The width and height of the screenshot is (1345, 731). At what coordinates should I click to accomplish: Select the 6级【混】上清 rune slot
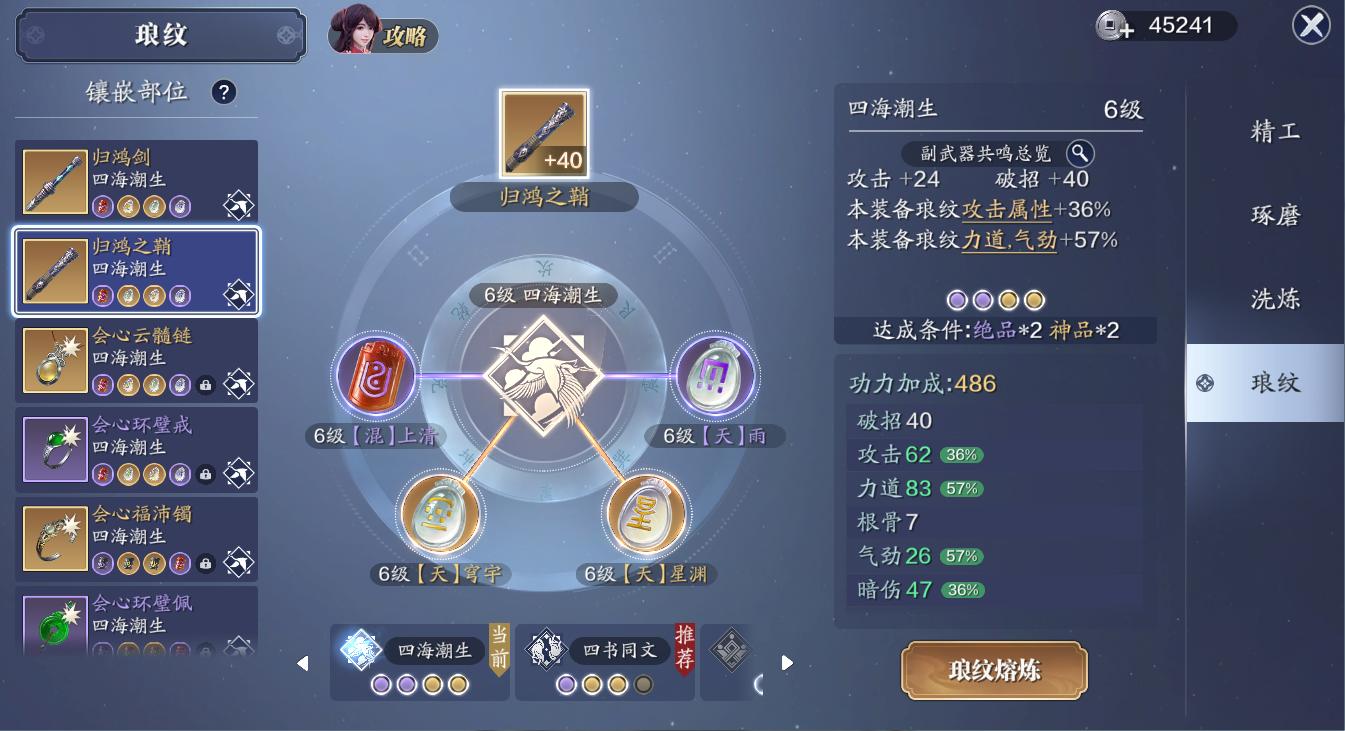coord(376,375)
